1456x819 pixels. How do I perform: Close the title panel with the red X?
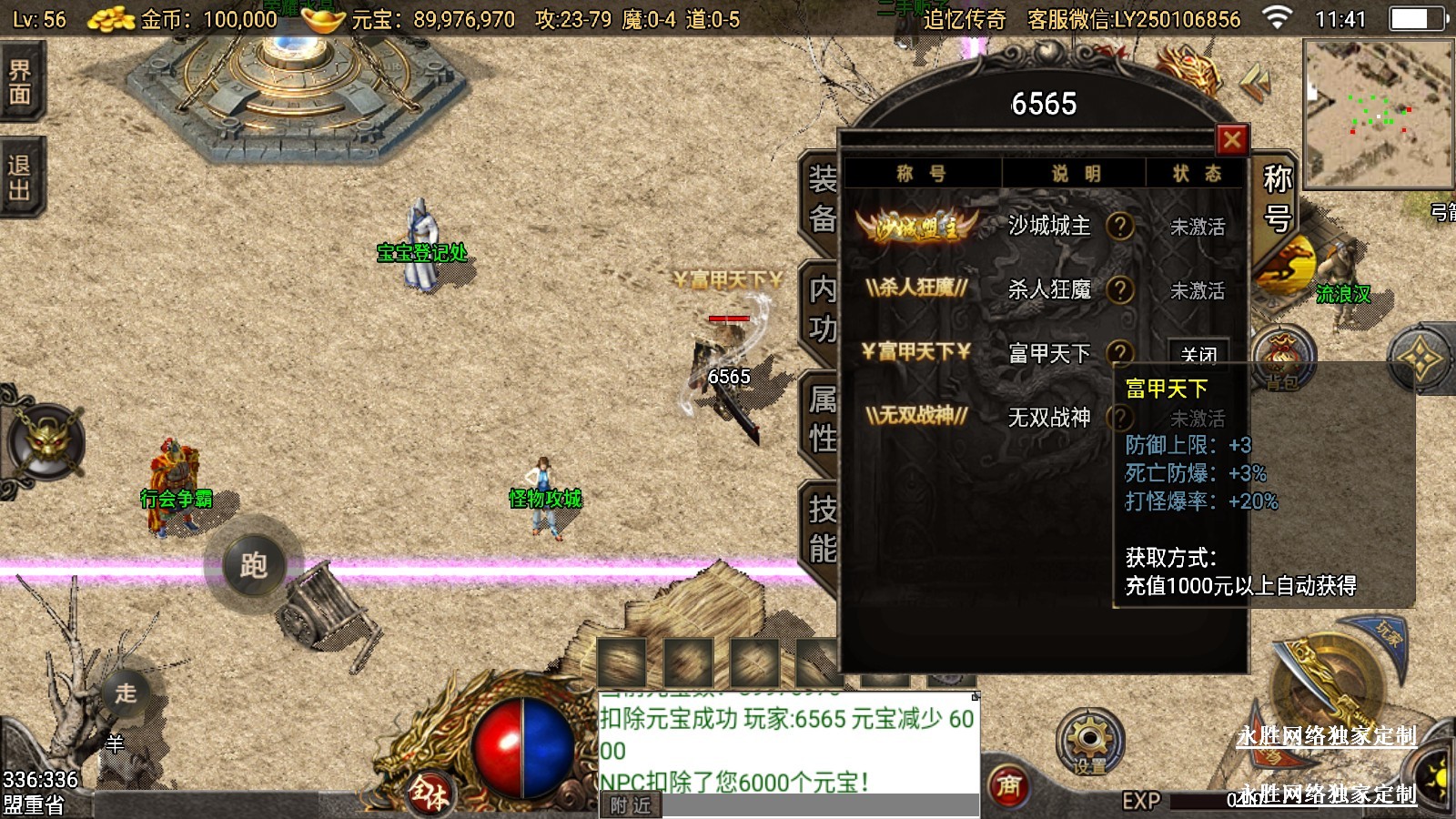(1232, 140)
